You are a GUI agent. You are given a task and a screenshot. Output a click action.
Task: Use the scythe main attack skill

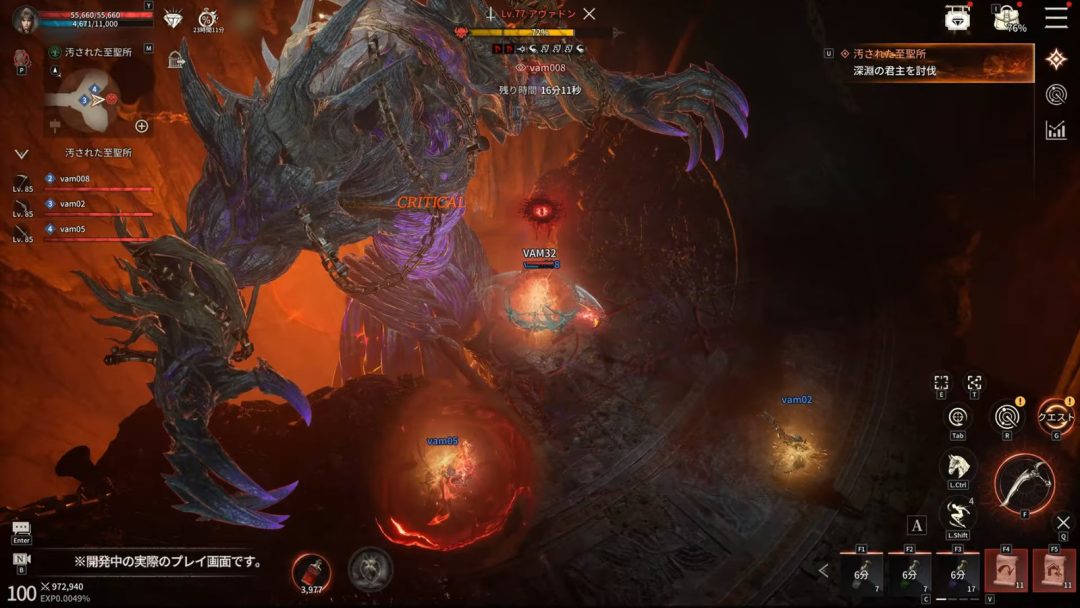click(1025, 483)
